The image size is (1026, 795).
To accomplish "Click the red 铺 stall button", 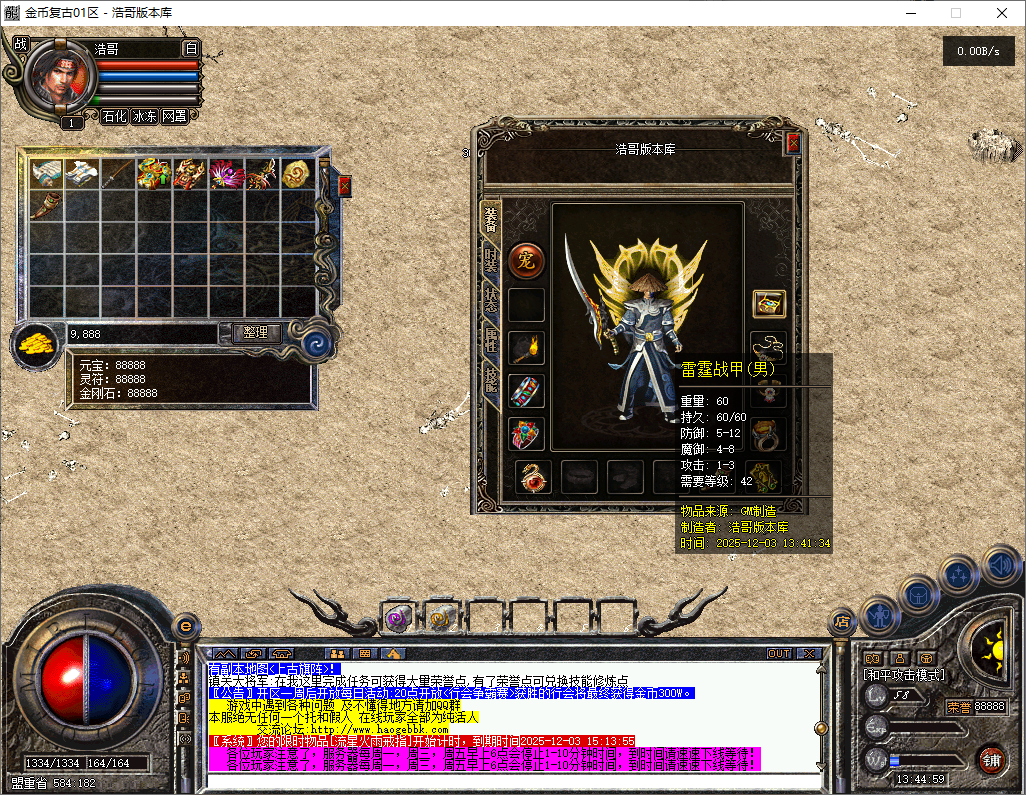I will [991, 759].
